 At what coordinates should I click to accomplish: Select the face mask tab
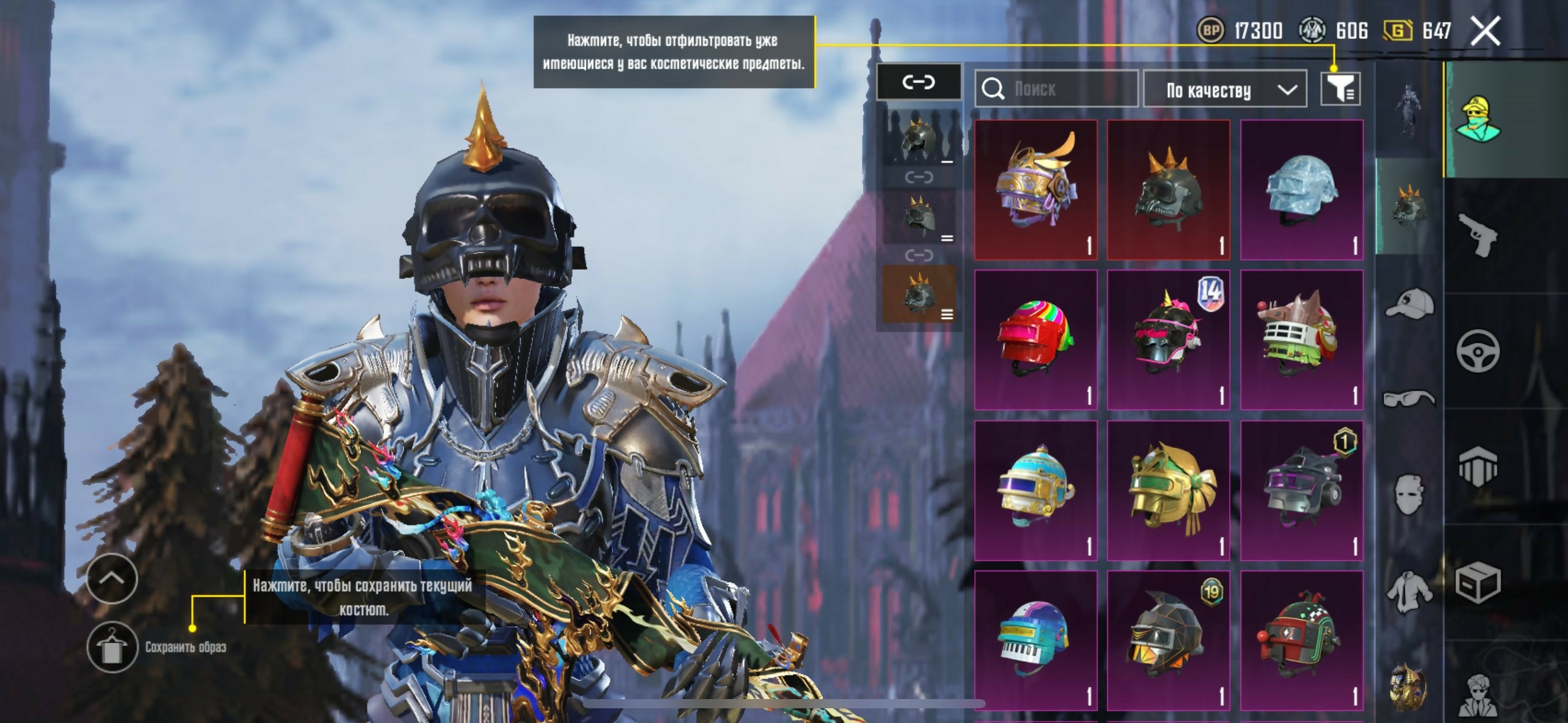1409,494
